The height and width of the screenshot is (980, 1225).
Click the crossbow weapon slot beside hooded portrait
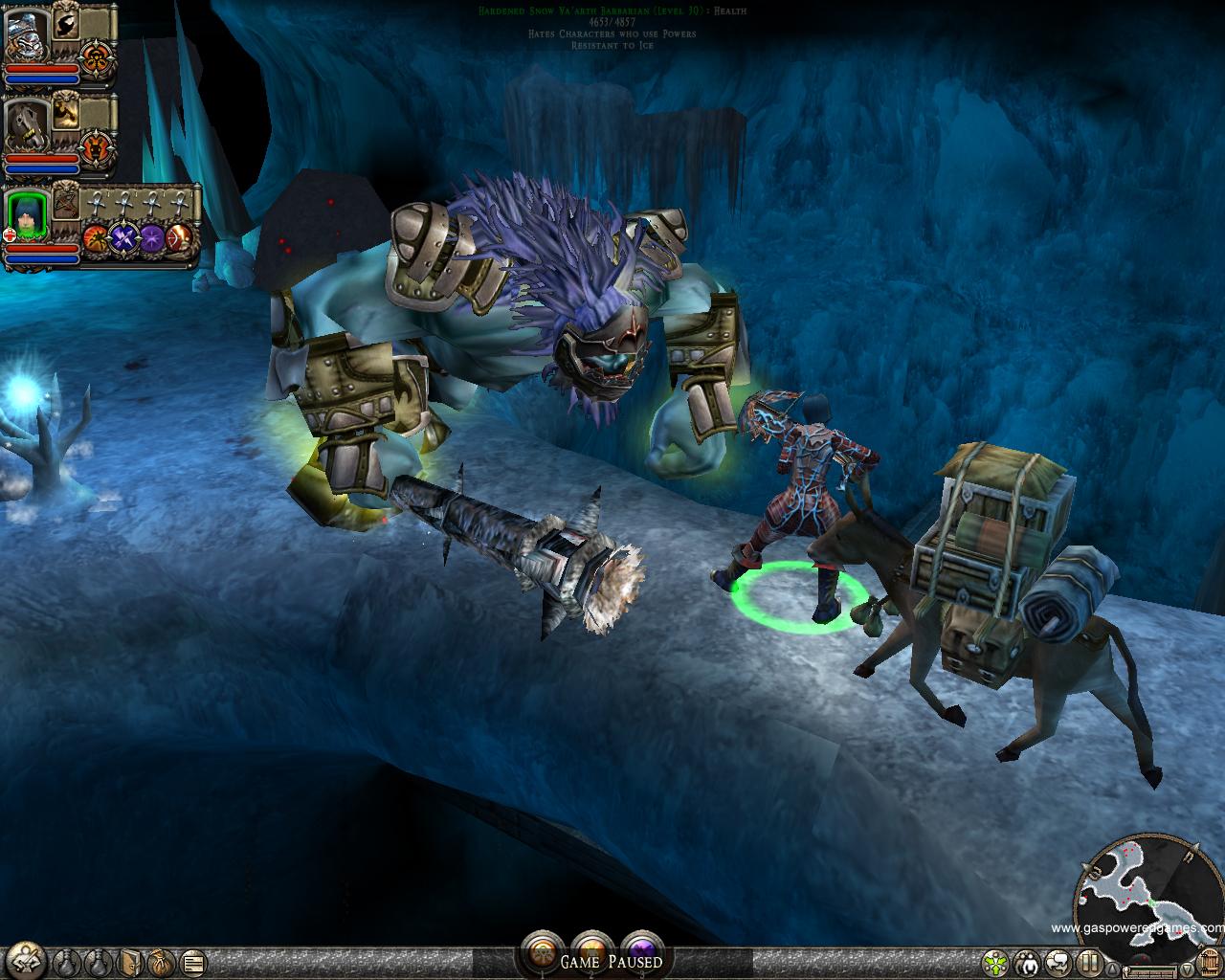[x=66, y=203]
